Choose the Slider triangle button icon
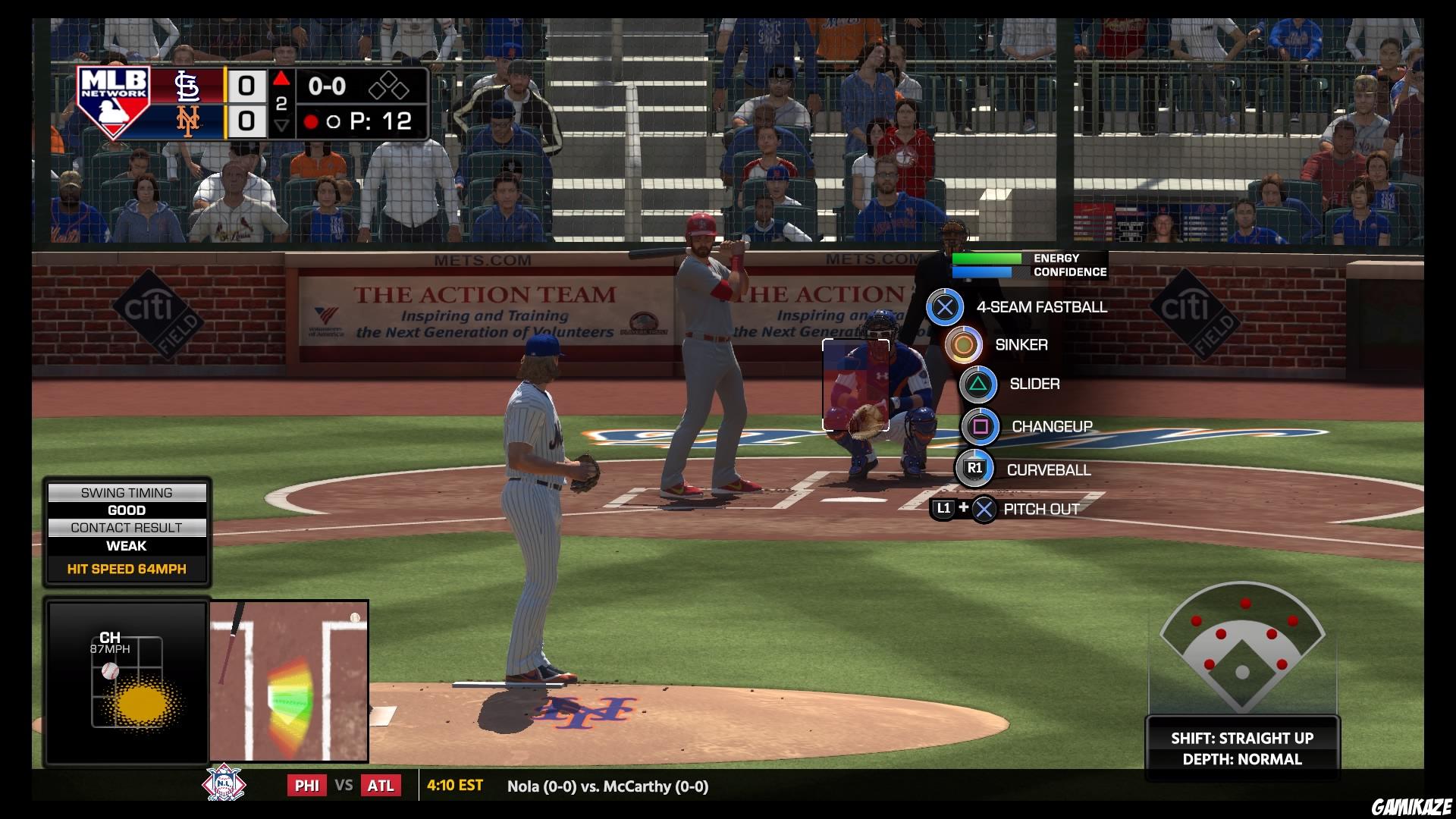This screenshot has height=819, width=1456. (979, 384)
